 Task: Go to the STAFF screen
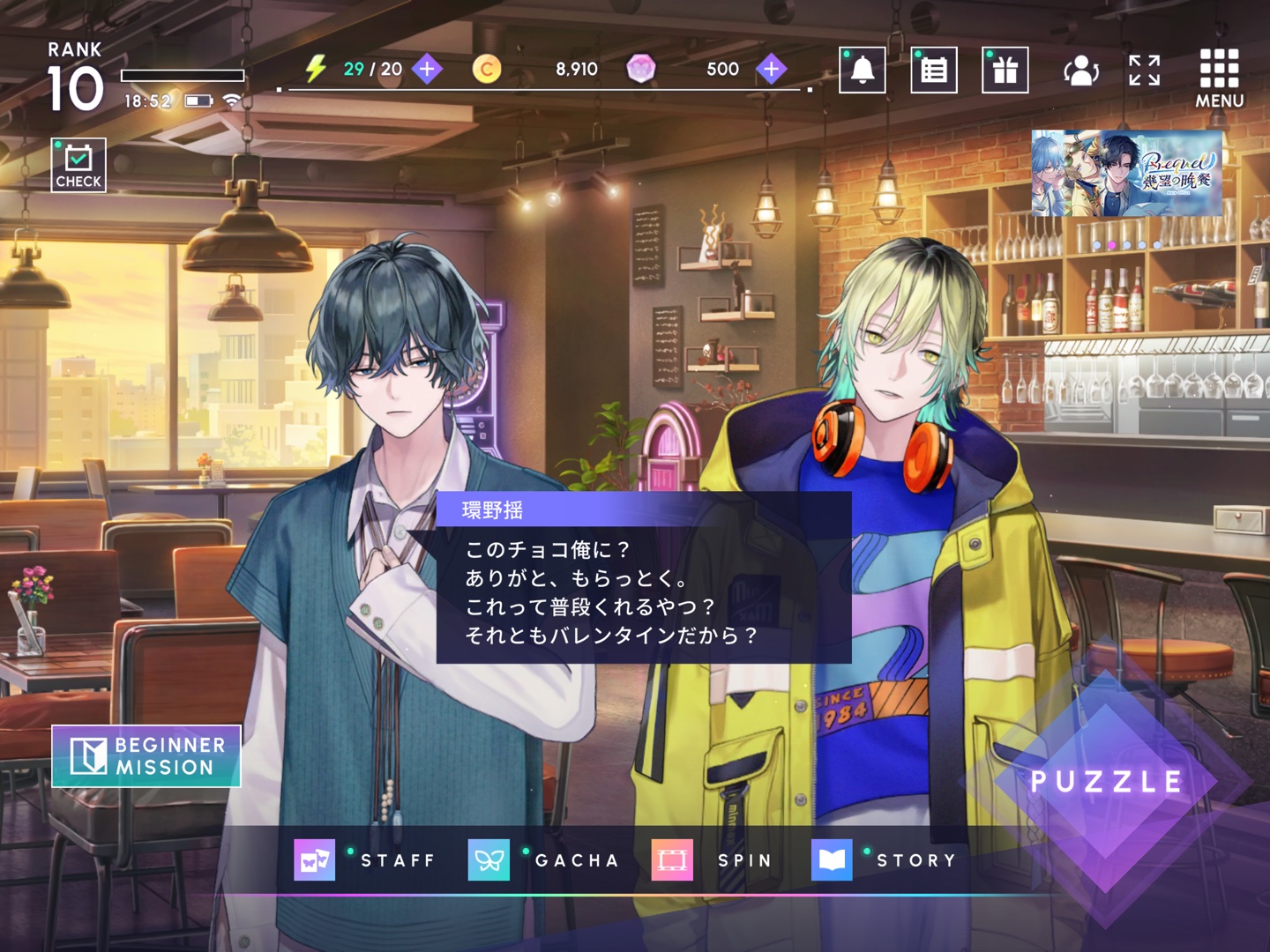[x=366, y=860]
